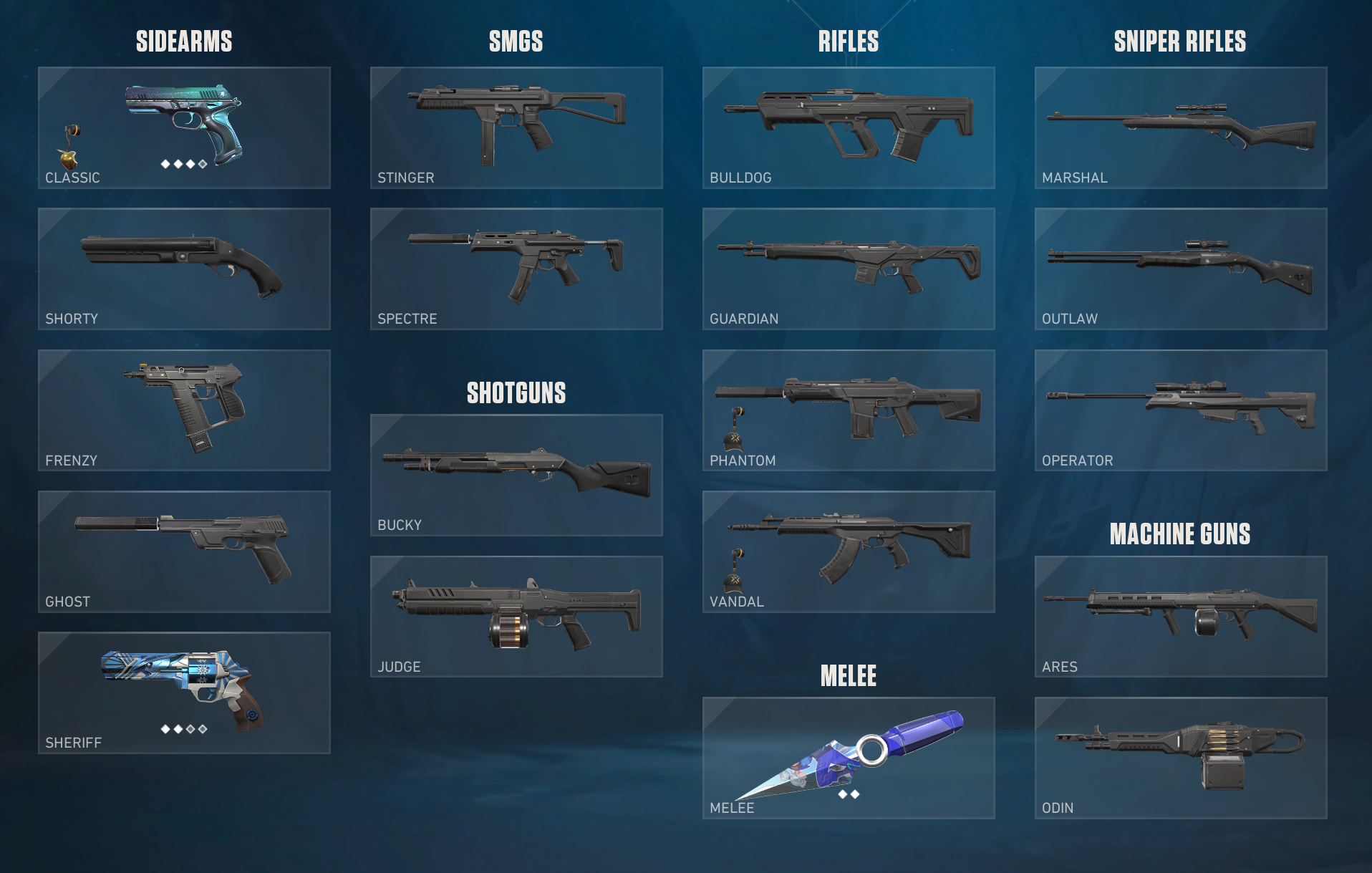Choose the Outlaw sniper rifle card
The width and height of the screenshot is (1372, 873).
point(1181,269)
